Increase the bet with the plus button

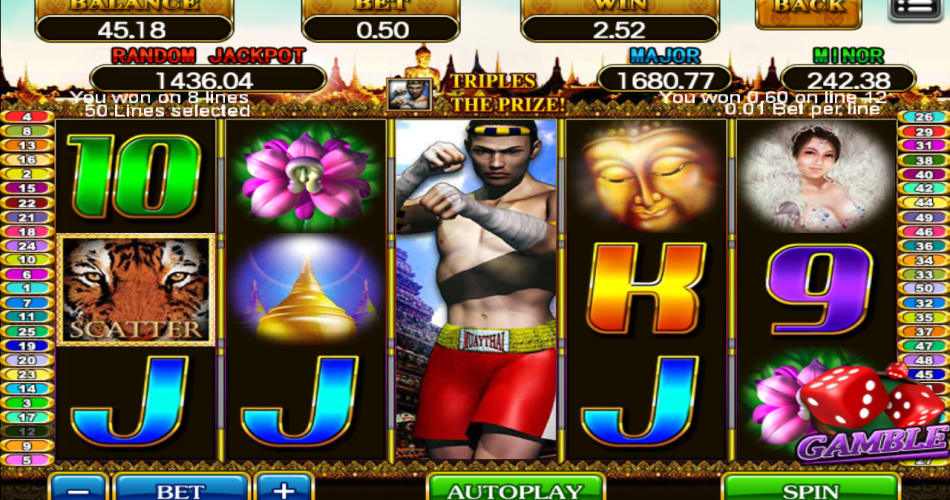tap(284, 489)
